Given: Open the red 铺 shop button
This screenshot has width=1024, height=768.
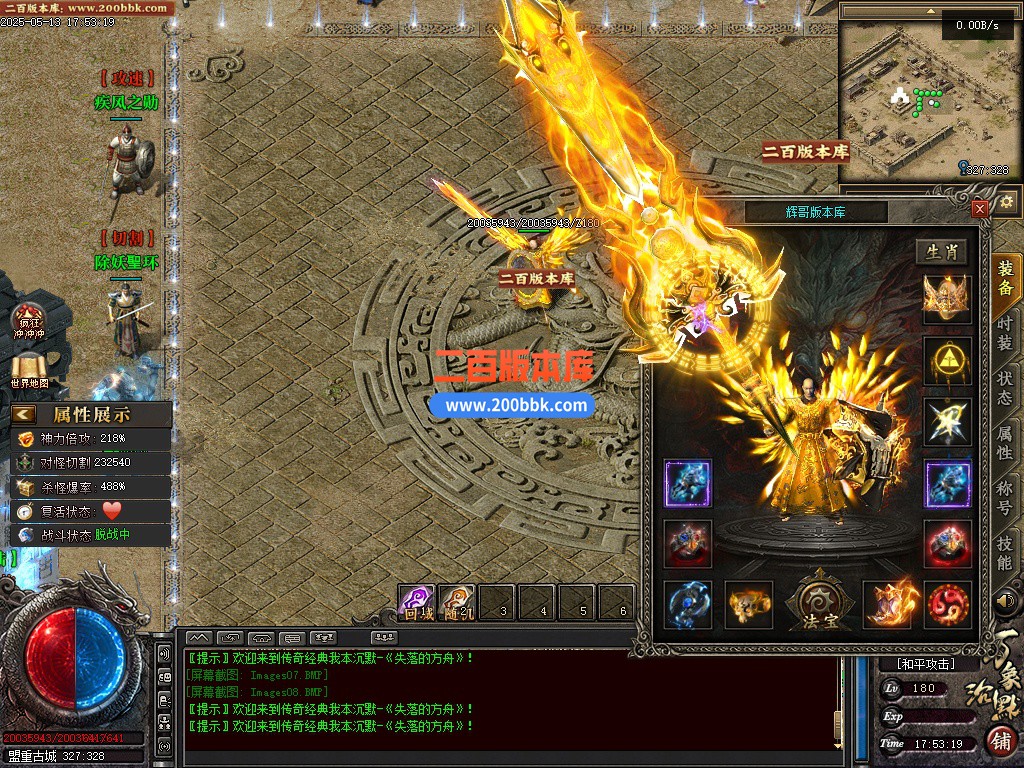Looking at the screenshot, I should click(1000, 741).
